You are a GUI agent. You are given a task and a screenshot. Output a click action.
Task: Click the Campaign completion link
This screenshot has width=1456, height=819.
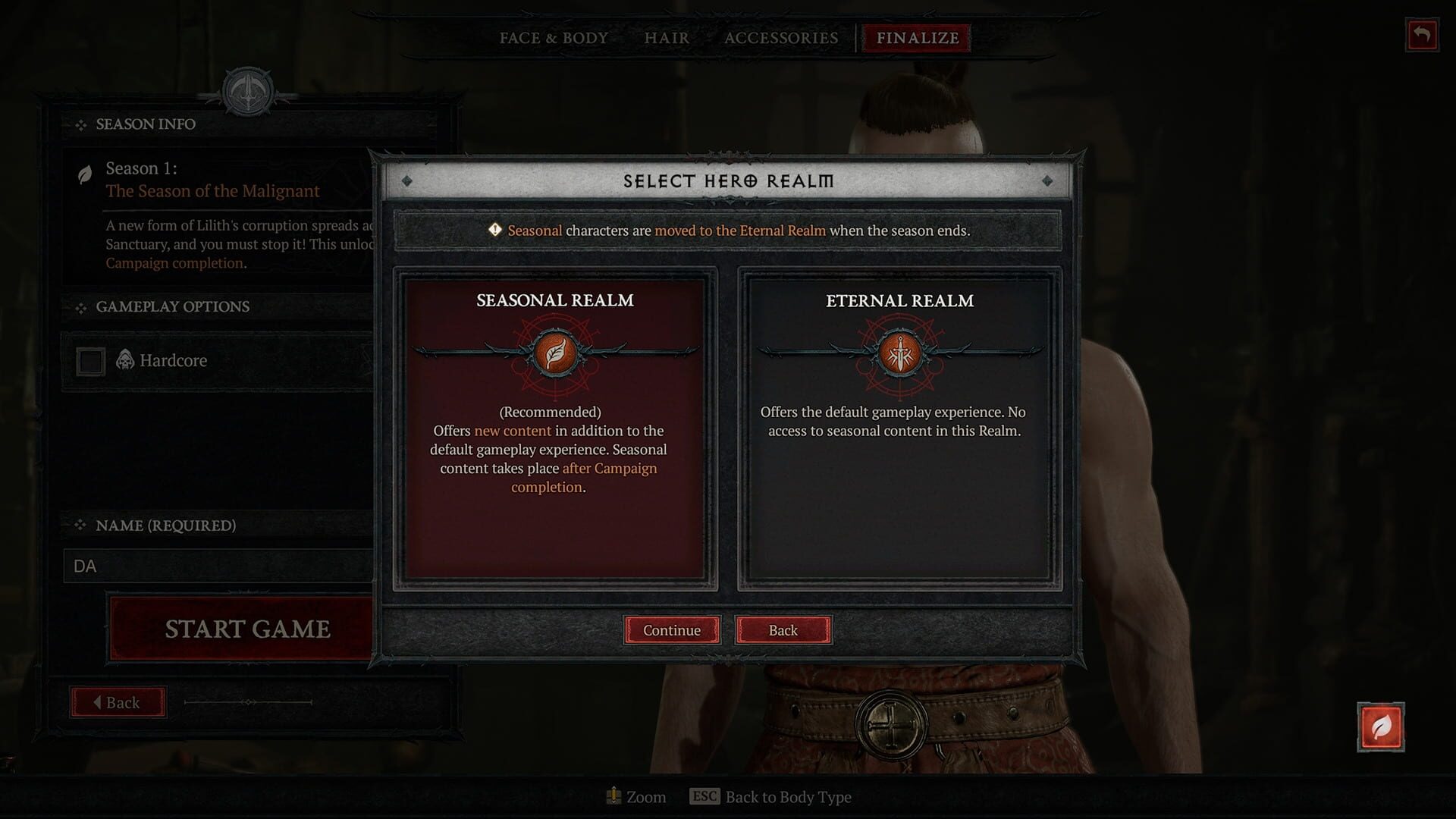point(175,262)
